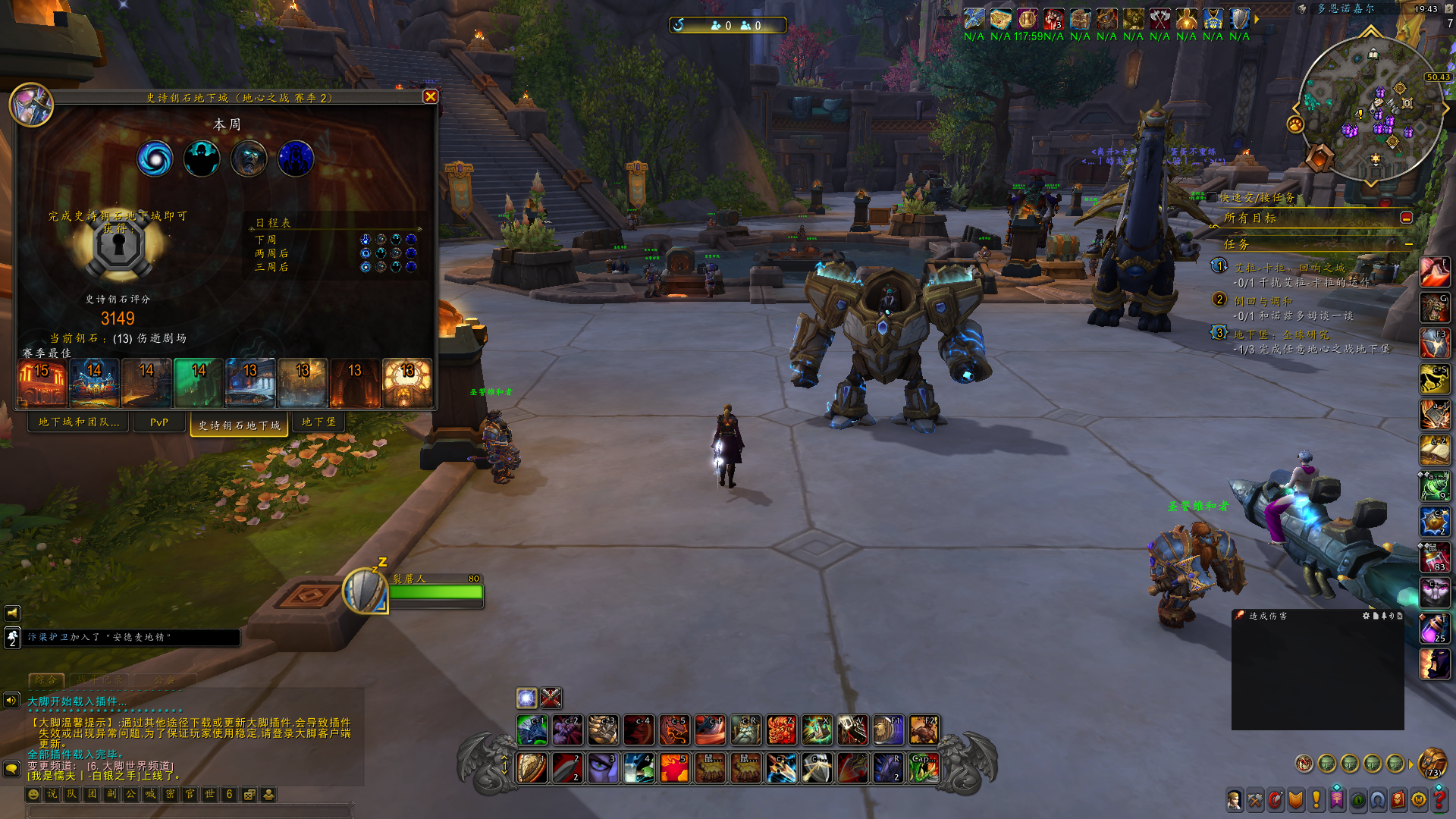
Task: Open quest 地下堡：全球研究 in the tracker
Action: 1281,334
